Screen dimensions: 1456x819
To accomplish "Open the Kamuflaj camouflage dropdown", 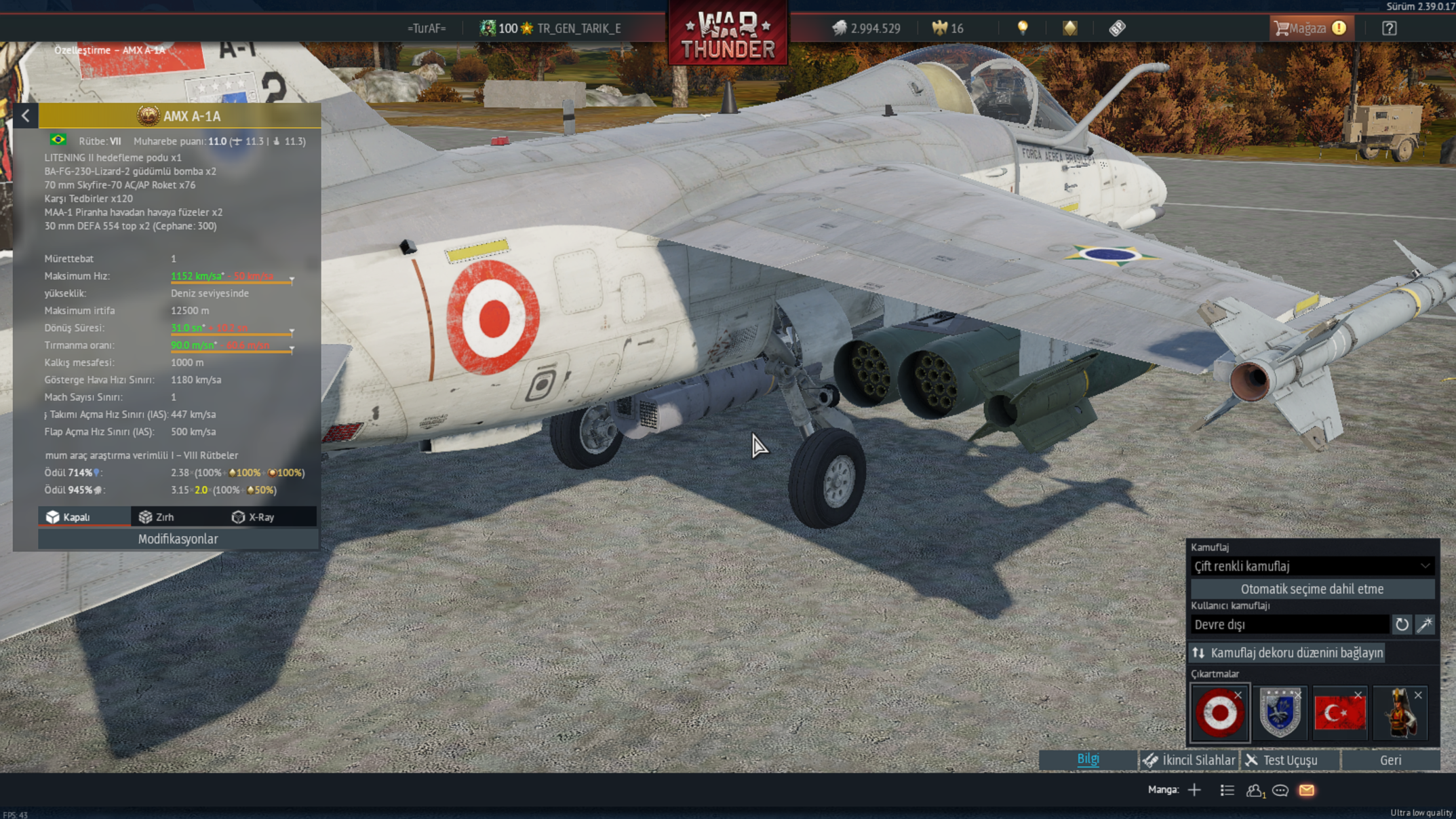I will (1312, 566).
